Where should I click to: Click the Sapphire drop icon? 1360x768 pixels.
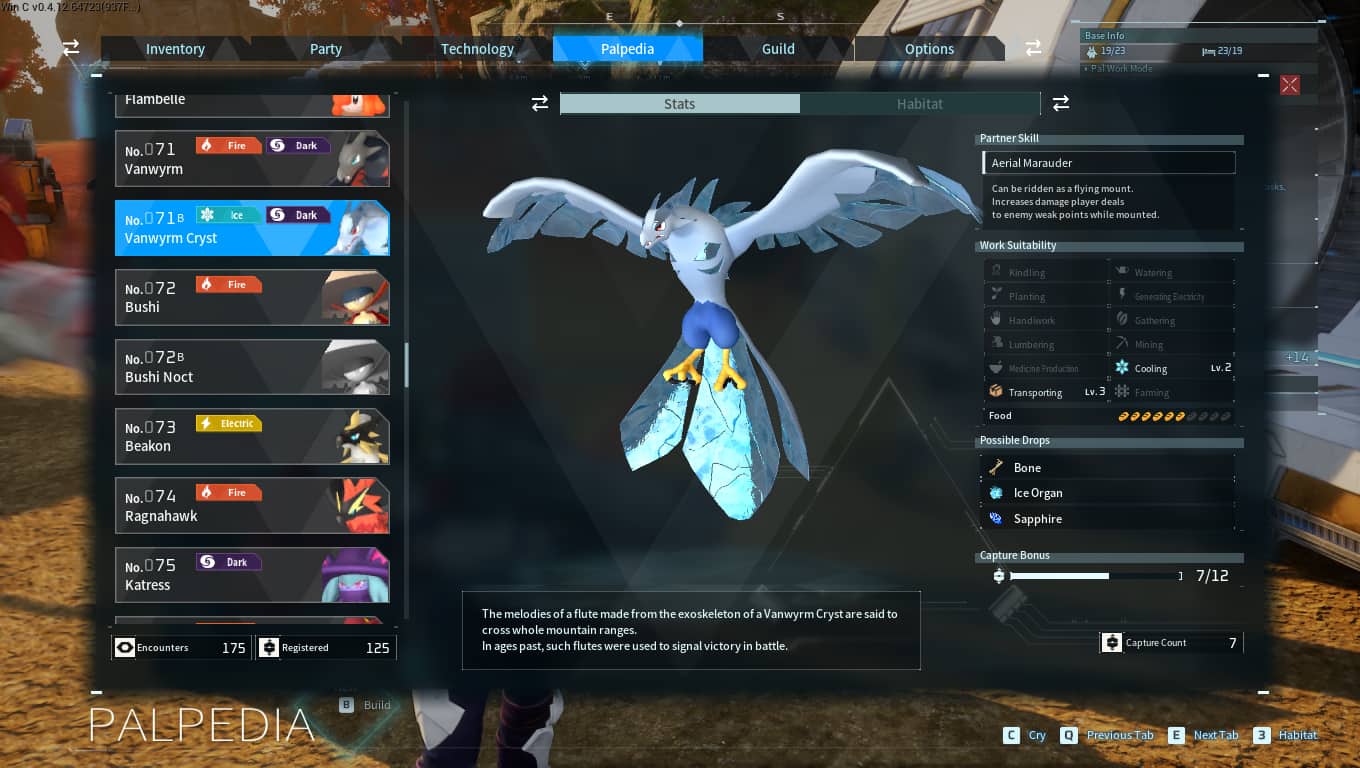(x=996, y=519)
